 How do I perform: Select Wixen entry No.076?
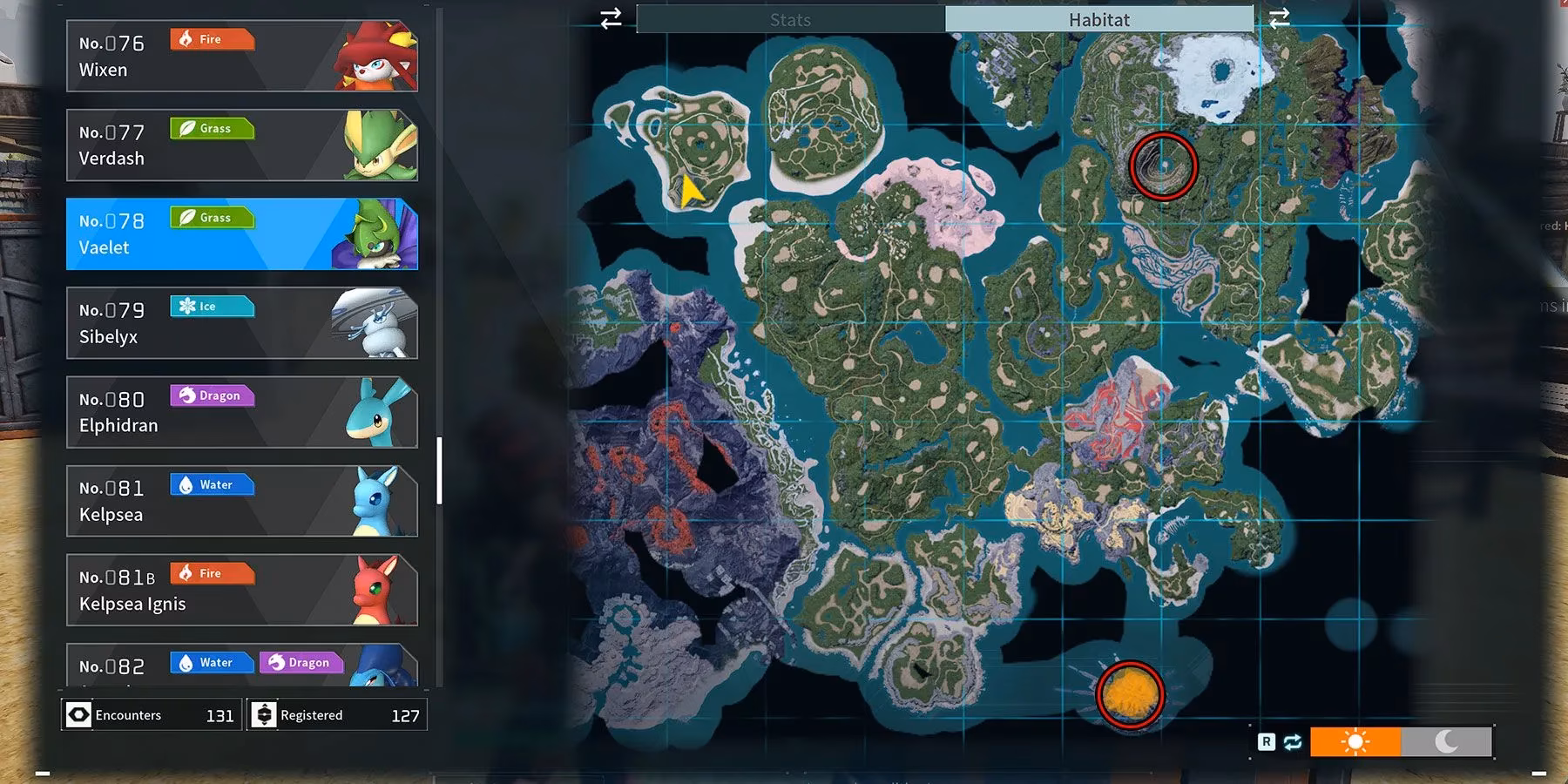(241, 57)
